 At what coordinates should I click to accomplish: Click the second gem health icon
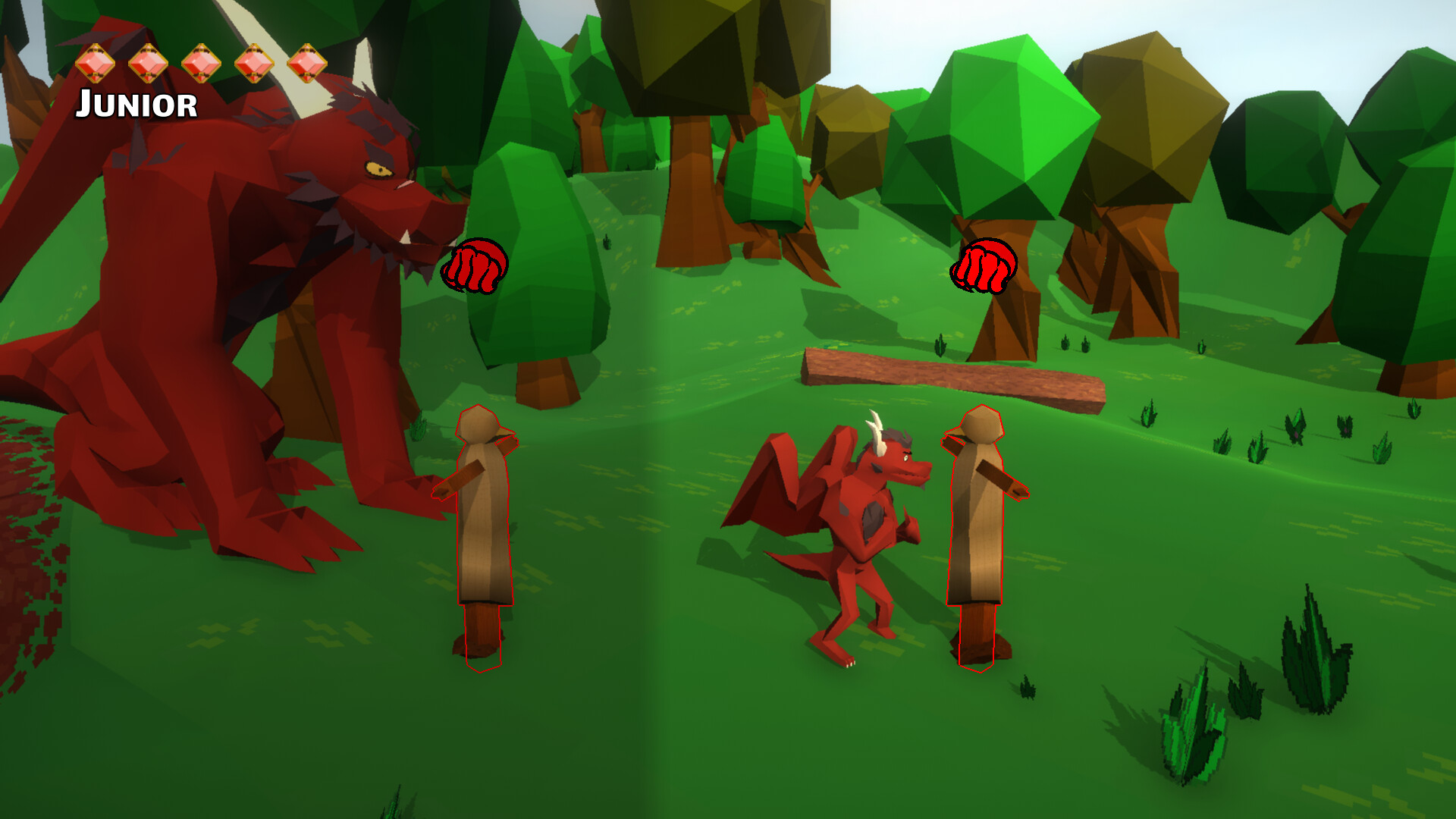[x=148, y=65]
